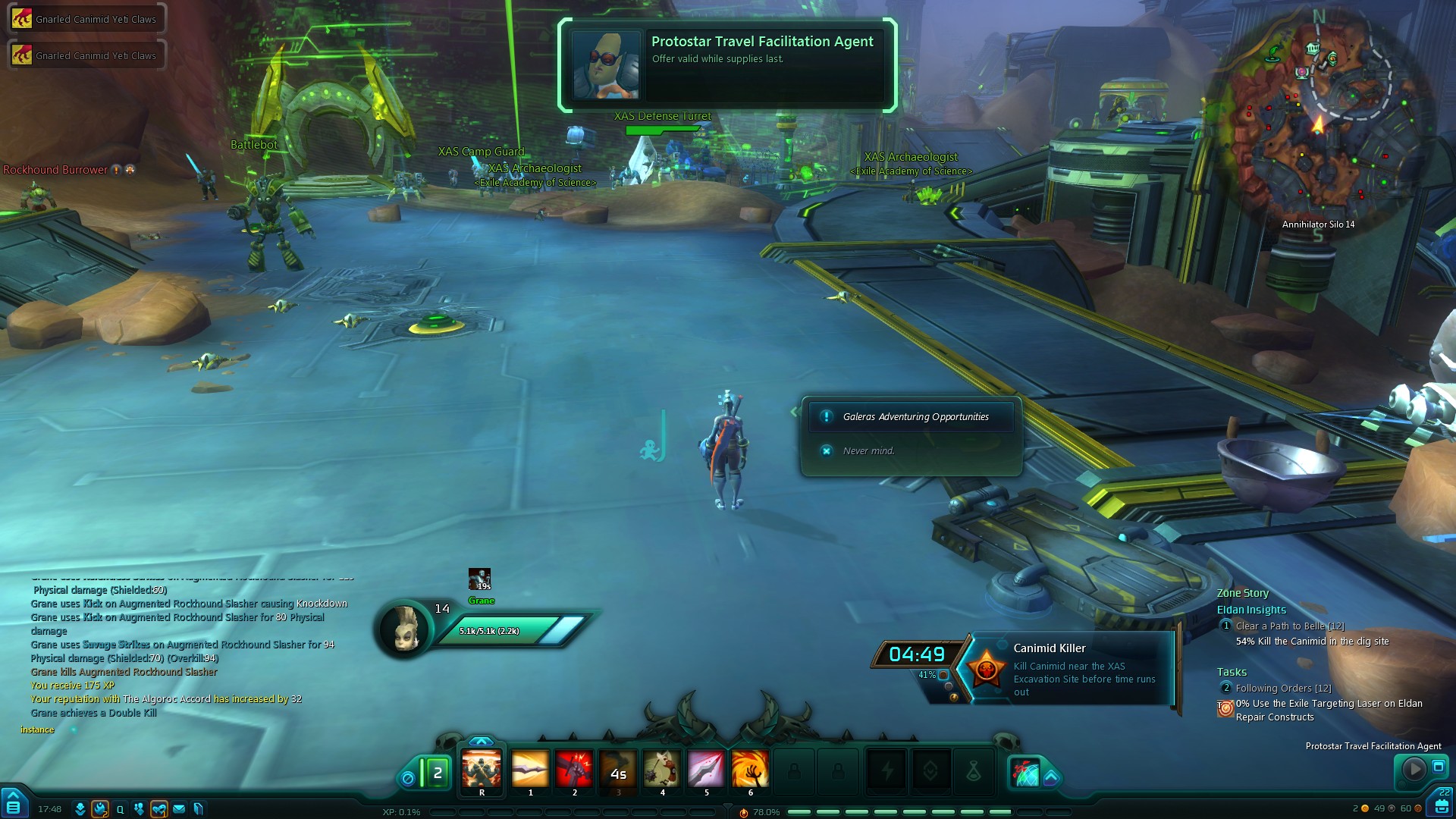
Task: Click the Following Orders task entry
Action: pos(1283,689)
